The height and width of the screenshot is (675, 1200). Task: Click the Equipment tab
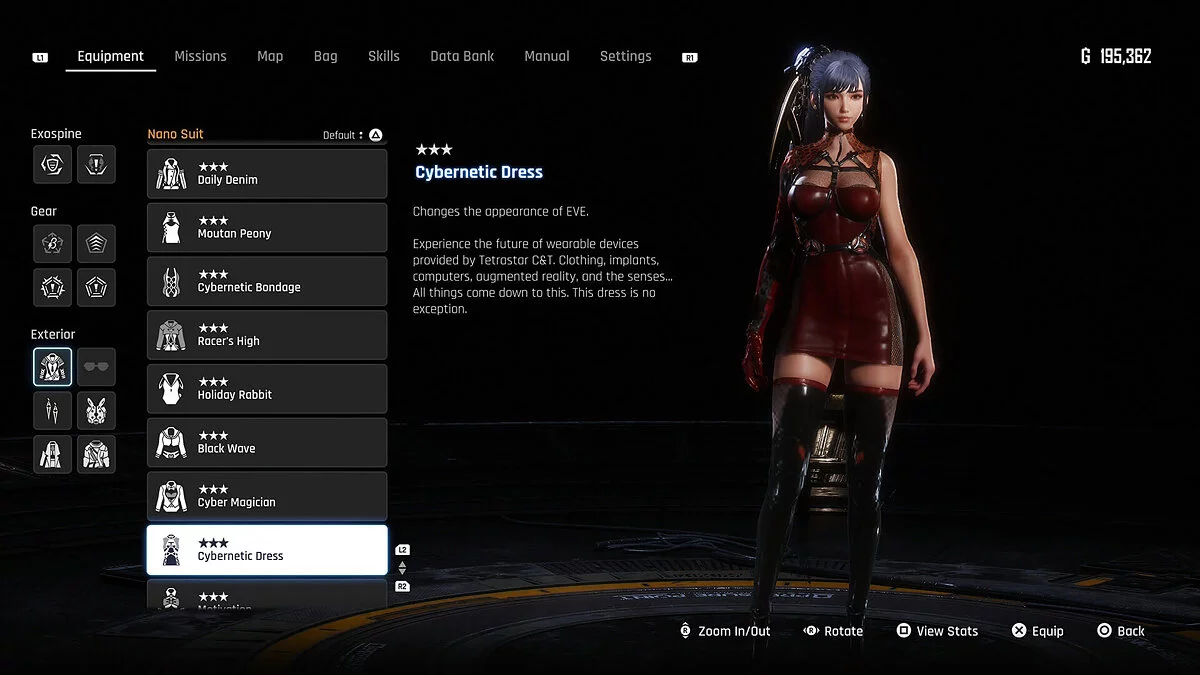pyautogui.click(x=110, y=56)
